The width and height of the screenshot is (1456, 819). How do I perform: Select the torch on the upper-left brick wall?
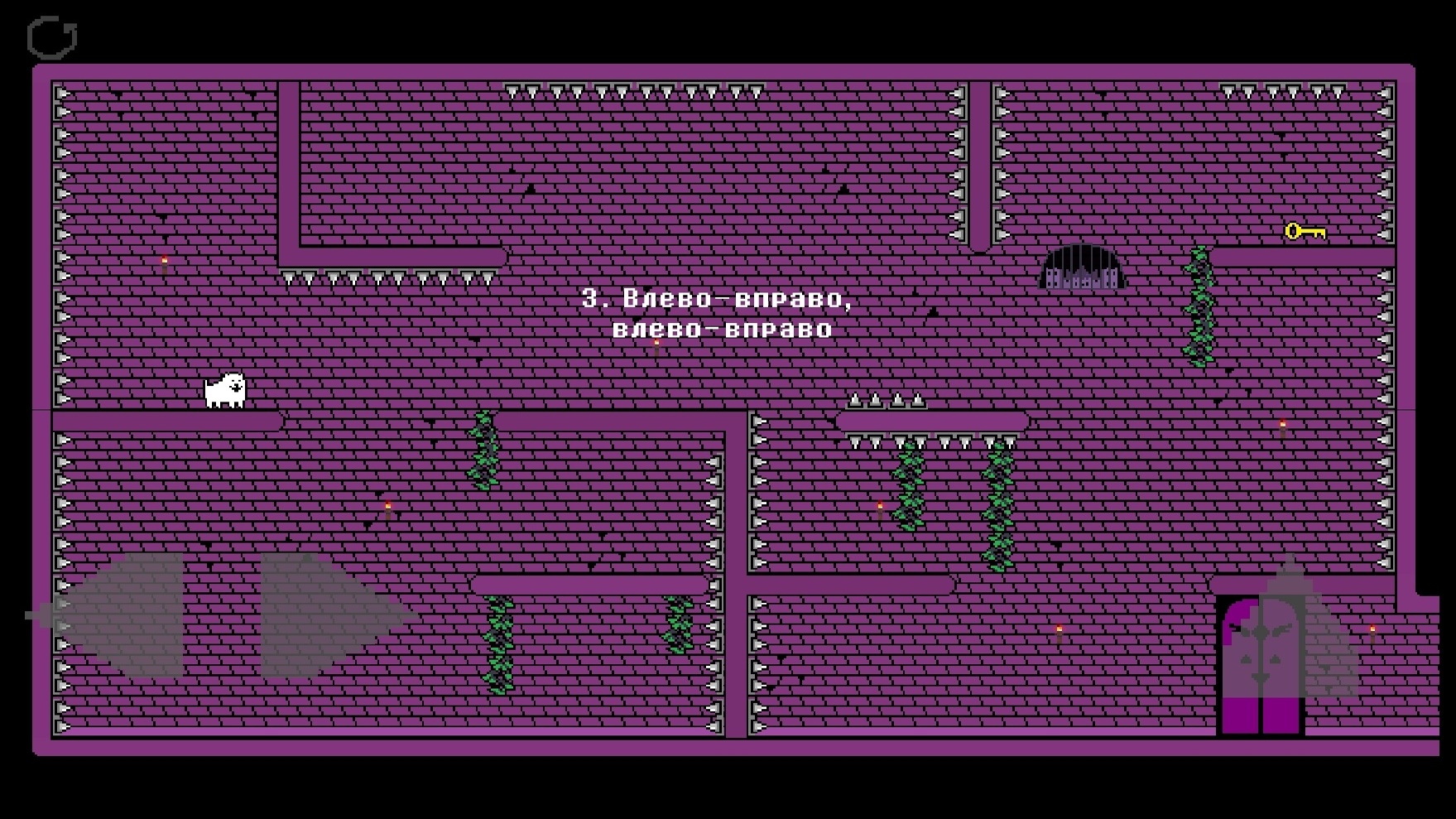click(x=163, y=263)
